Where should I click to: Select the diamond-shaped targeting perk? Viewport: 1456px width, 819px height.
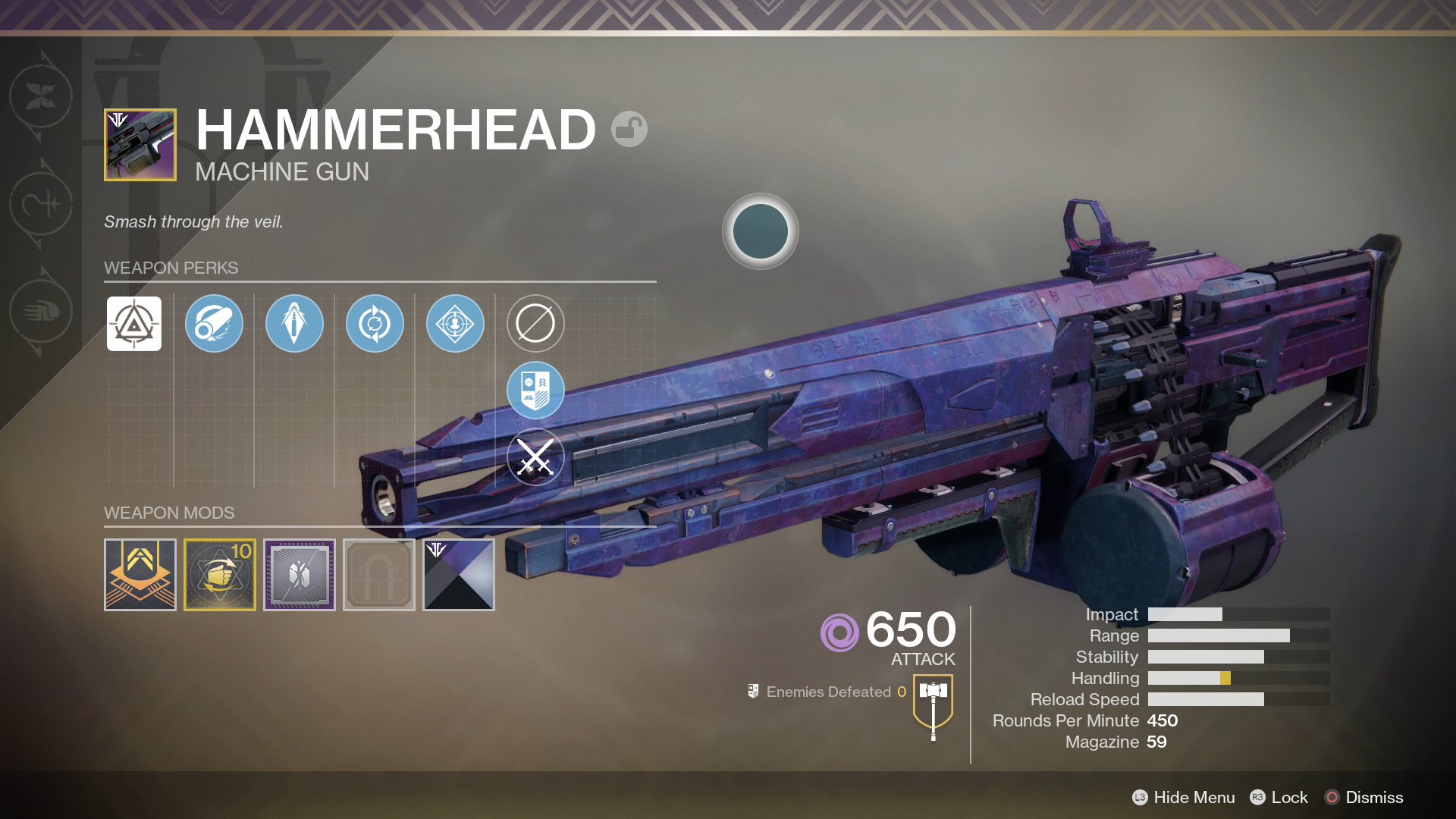click(455, 323)
